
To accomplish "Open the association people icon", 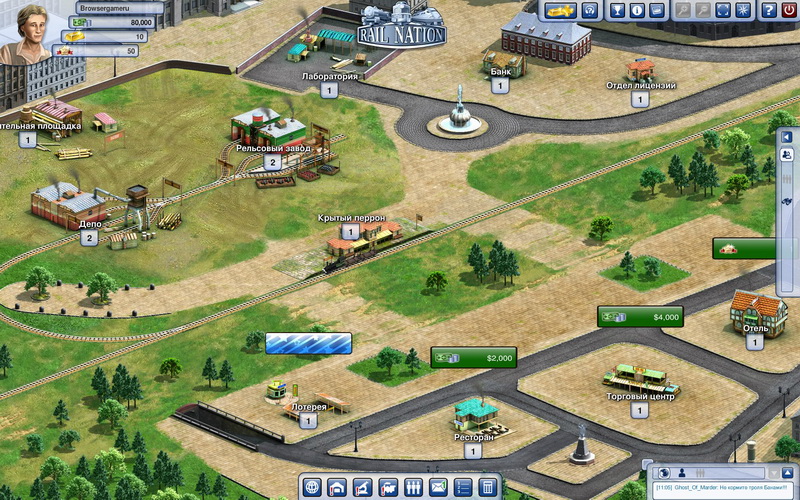I will tap(412, 488).
